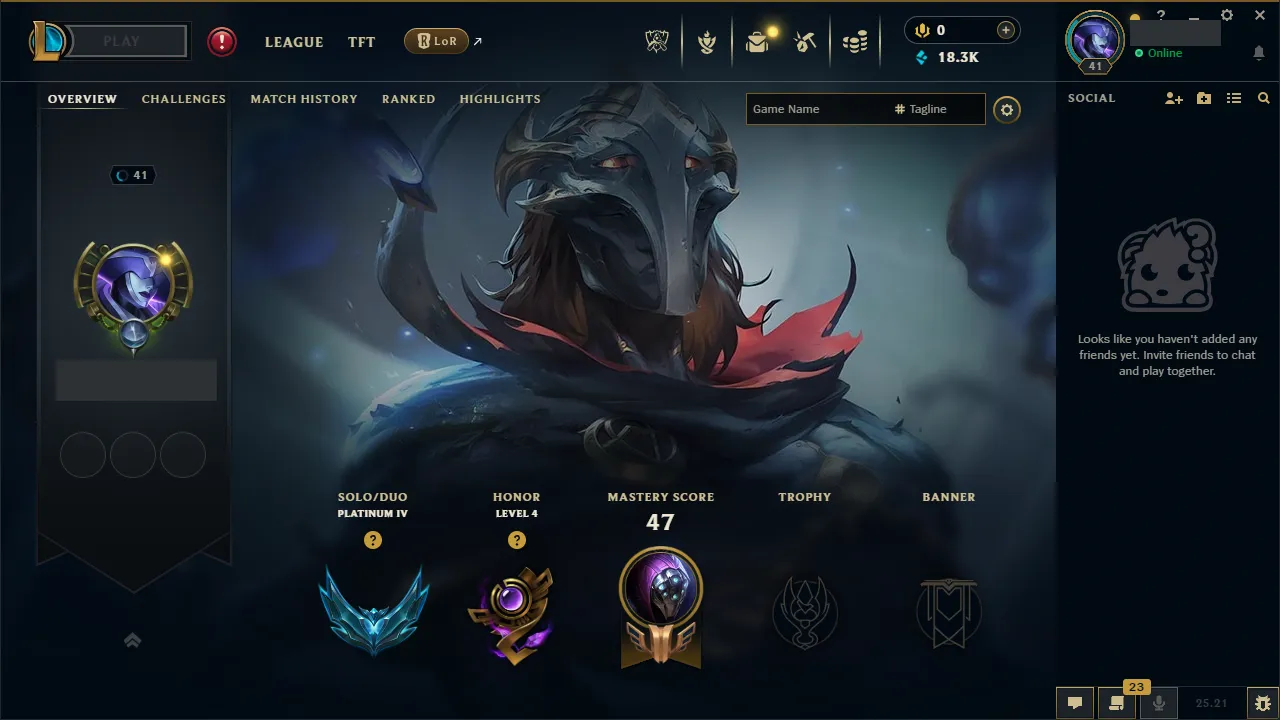Open chat with the speech bubble icon

(1074, 702)
